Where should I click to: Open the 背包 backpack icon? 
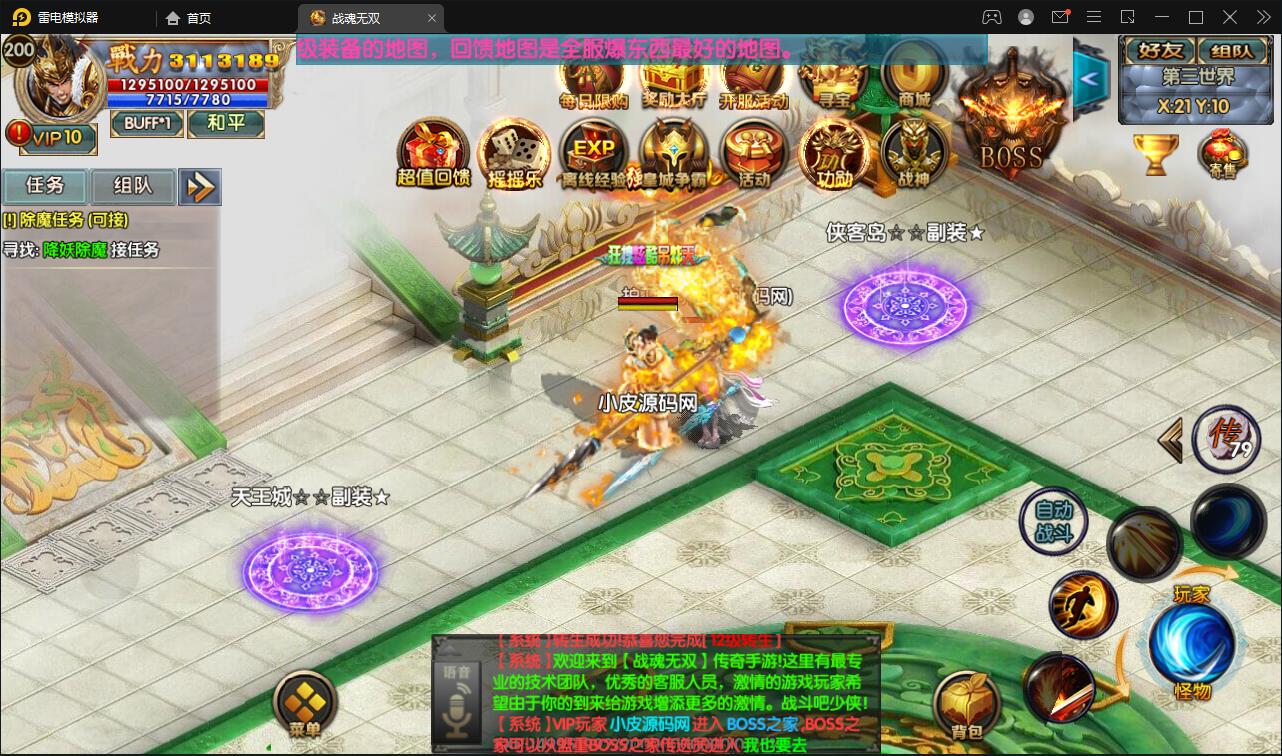968,700
